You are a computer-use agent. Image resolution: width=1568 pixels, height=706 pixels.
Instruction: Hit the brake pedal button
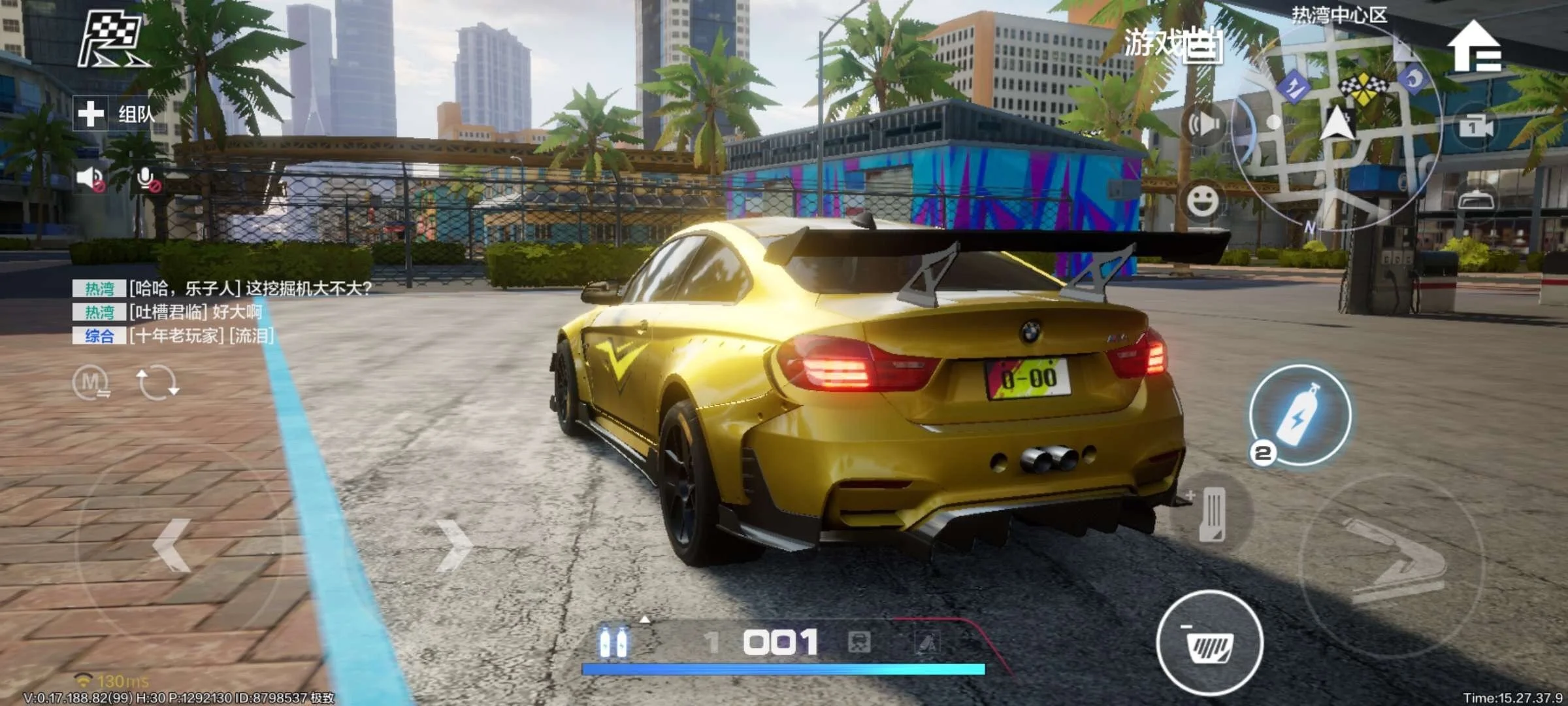coord(1209,644)
